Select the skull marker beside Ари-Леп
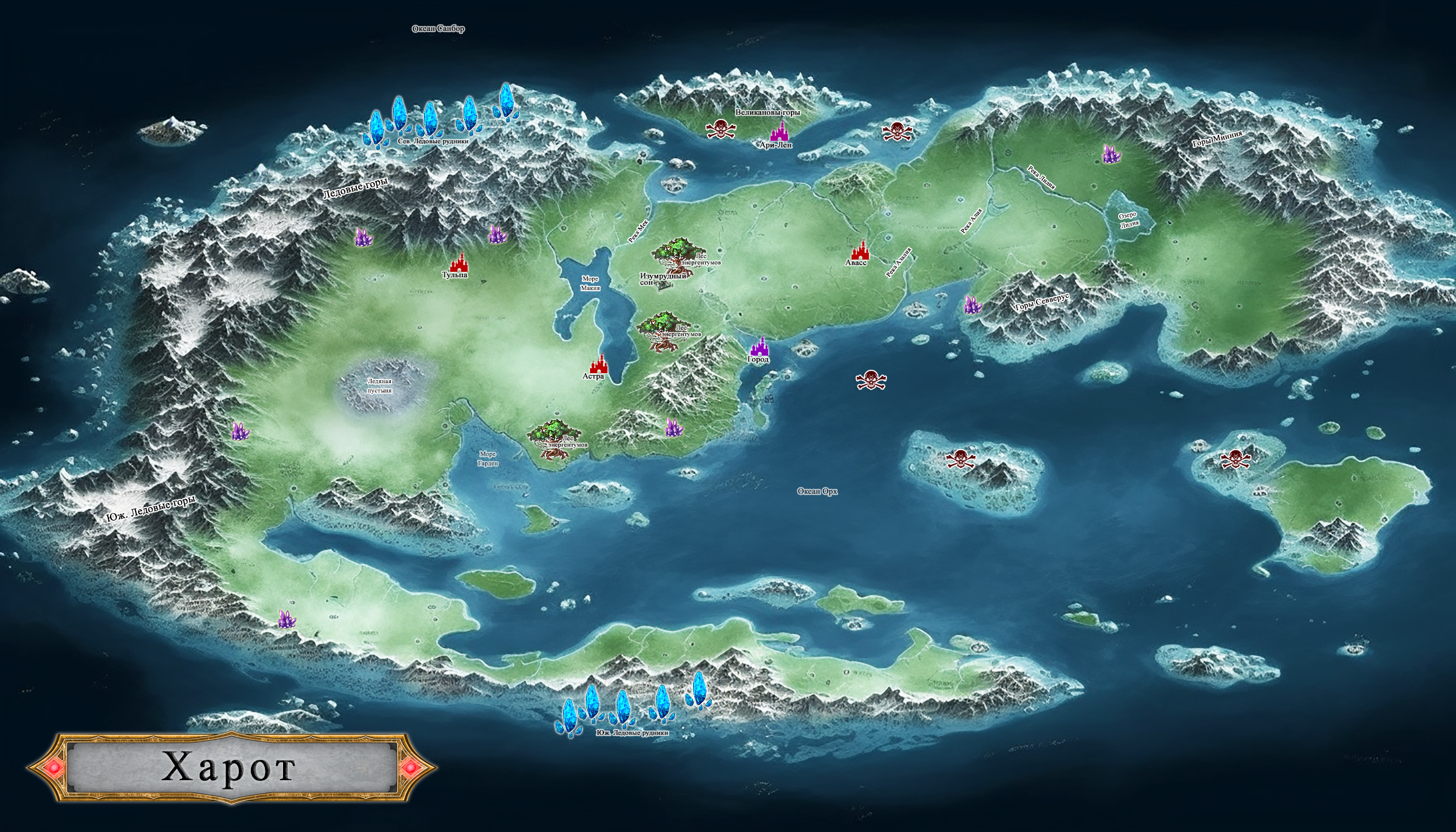This screenshot has width=1456, height=832. (720, 129)
